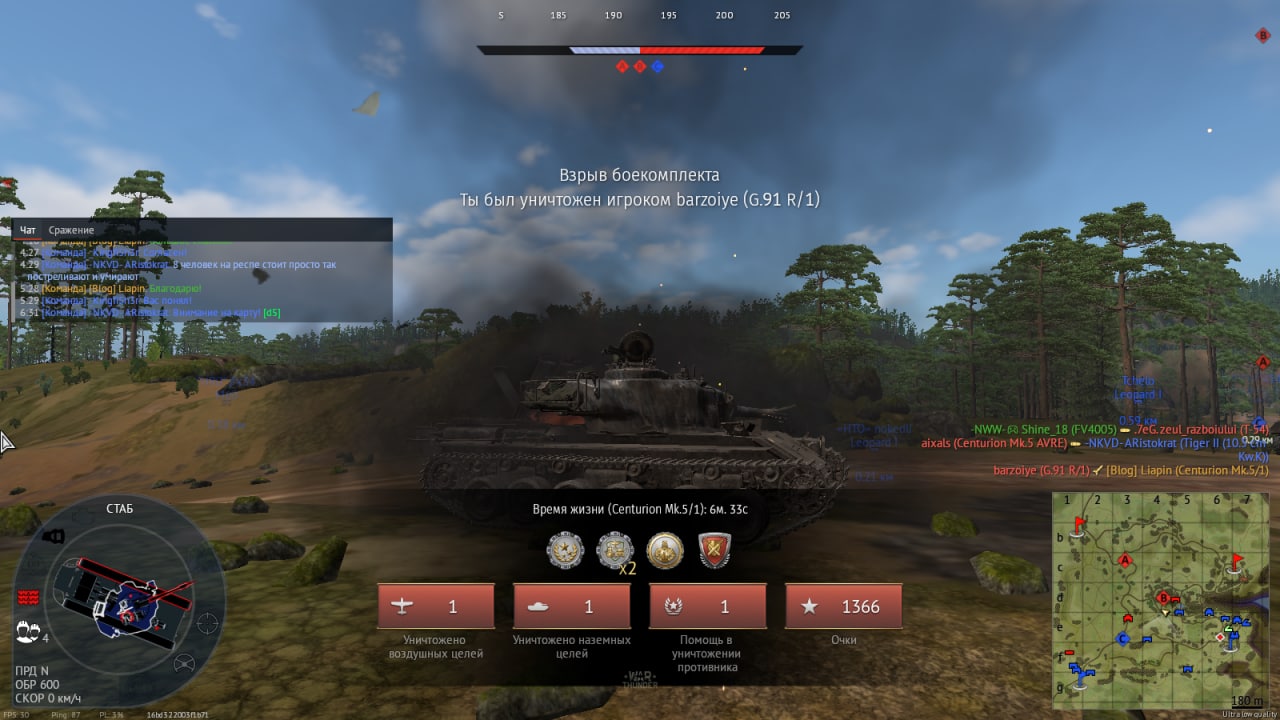Select capture point B on the minimap

[1163, 598]
